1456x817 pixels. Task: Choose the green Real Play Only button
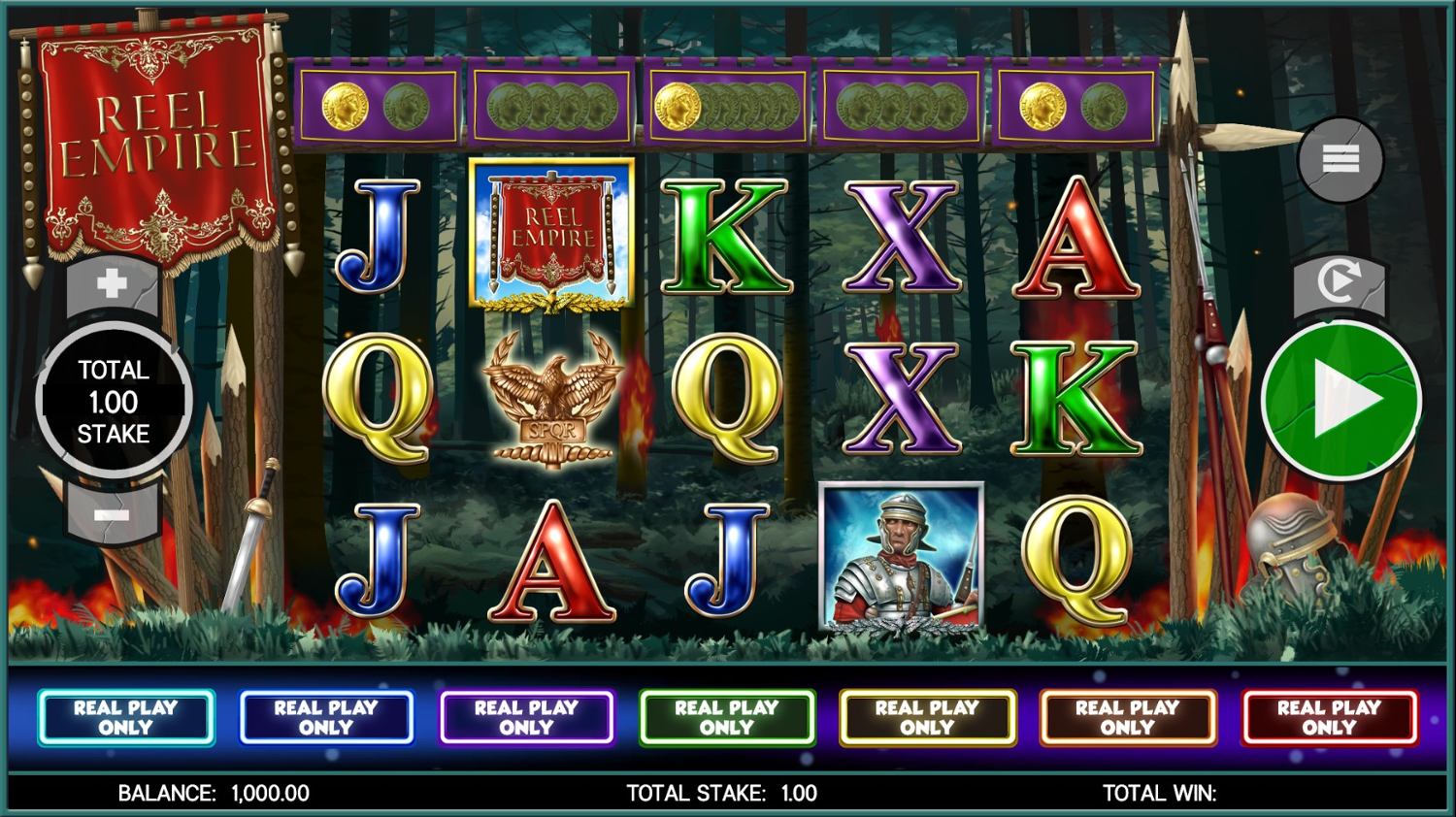[727, 718]
